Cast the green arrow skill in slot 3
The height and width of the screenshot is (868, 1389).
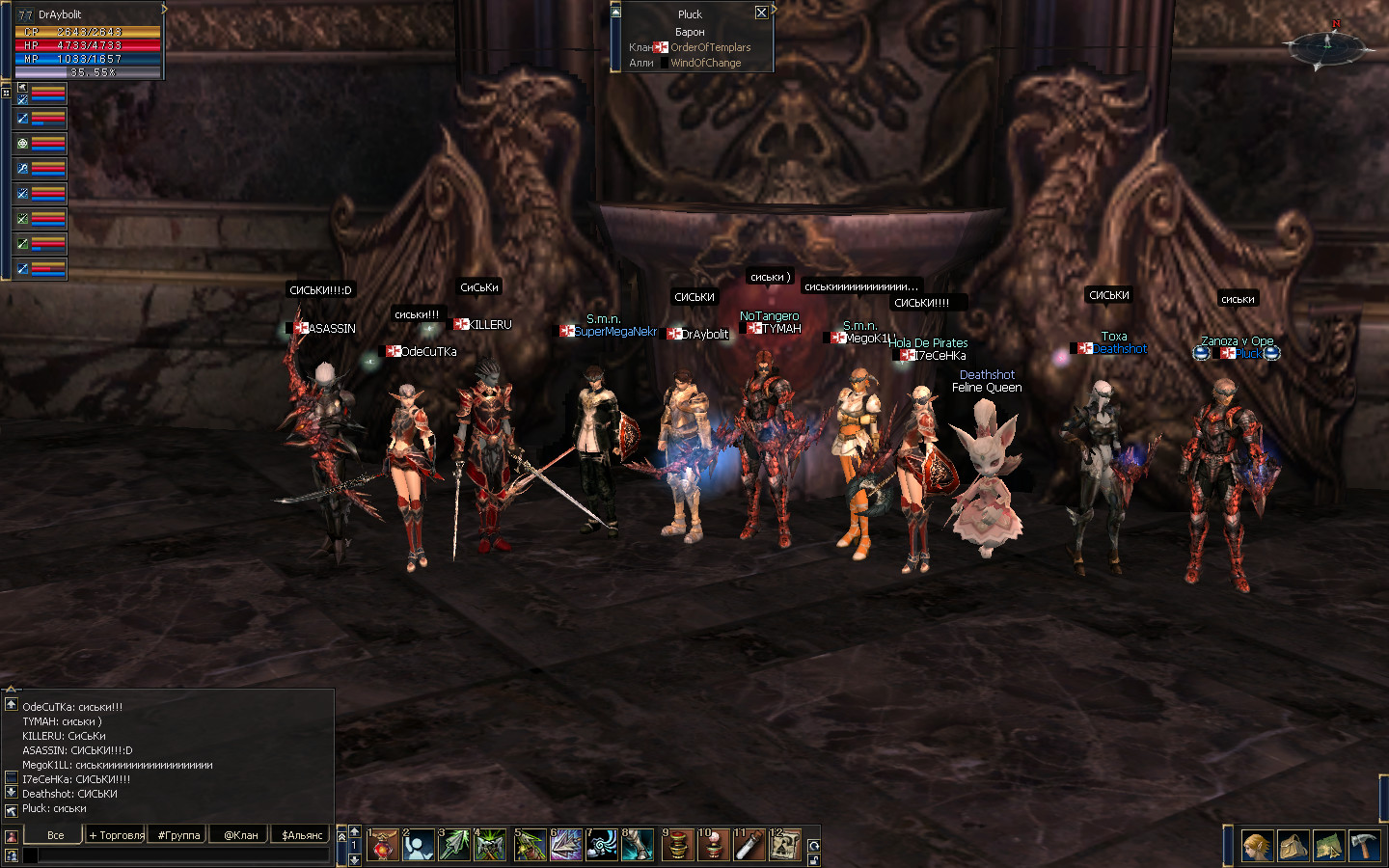point(454,846)
